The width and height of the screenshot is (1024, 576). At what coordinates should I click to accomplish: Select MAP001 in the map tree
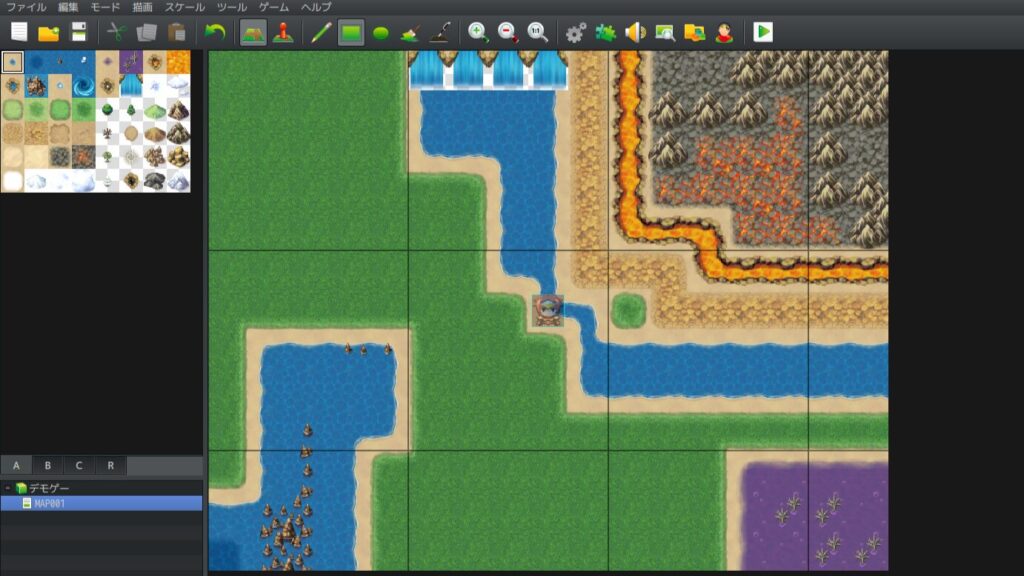click(50, 503)
